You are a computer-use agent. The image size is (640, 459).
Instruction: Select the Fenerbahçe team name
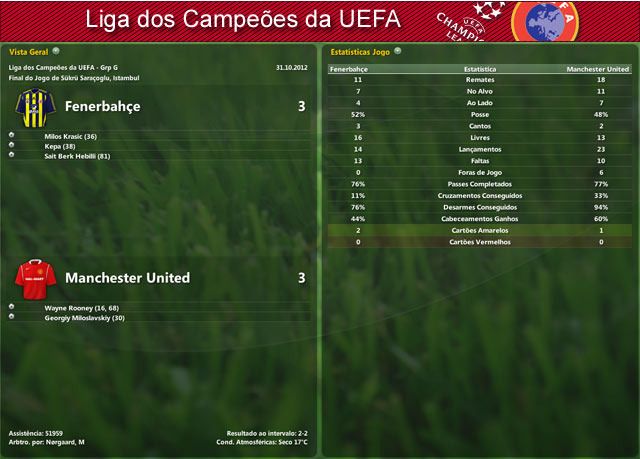coord(102,106)
